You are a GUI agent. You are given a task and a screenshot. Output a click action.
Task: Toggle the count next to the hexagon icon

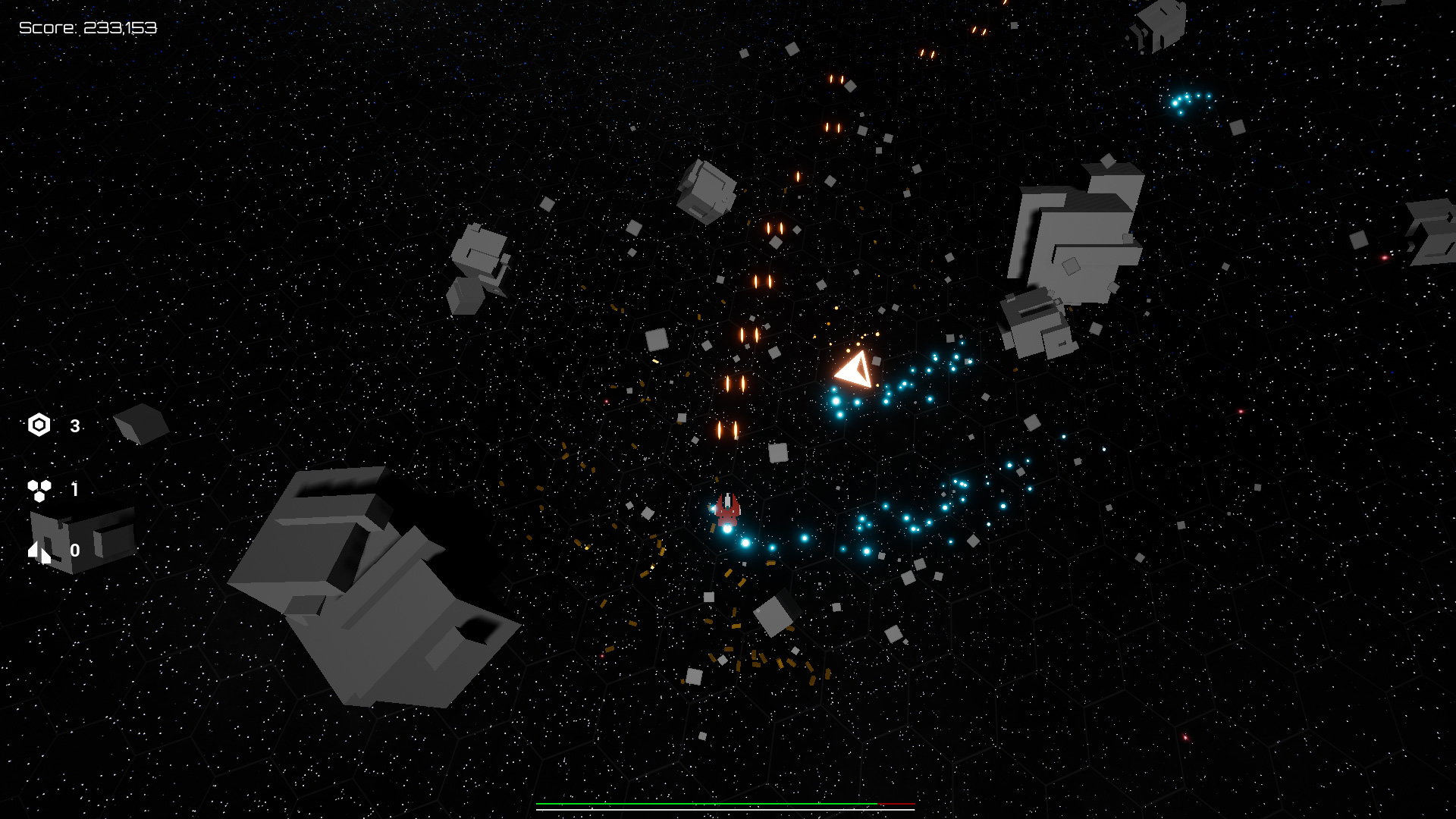[x=74, y=425]
